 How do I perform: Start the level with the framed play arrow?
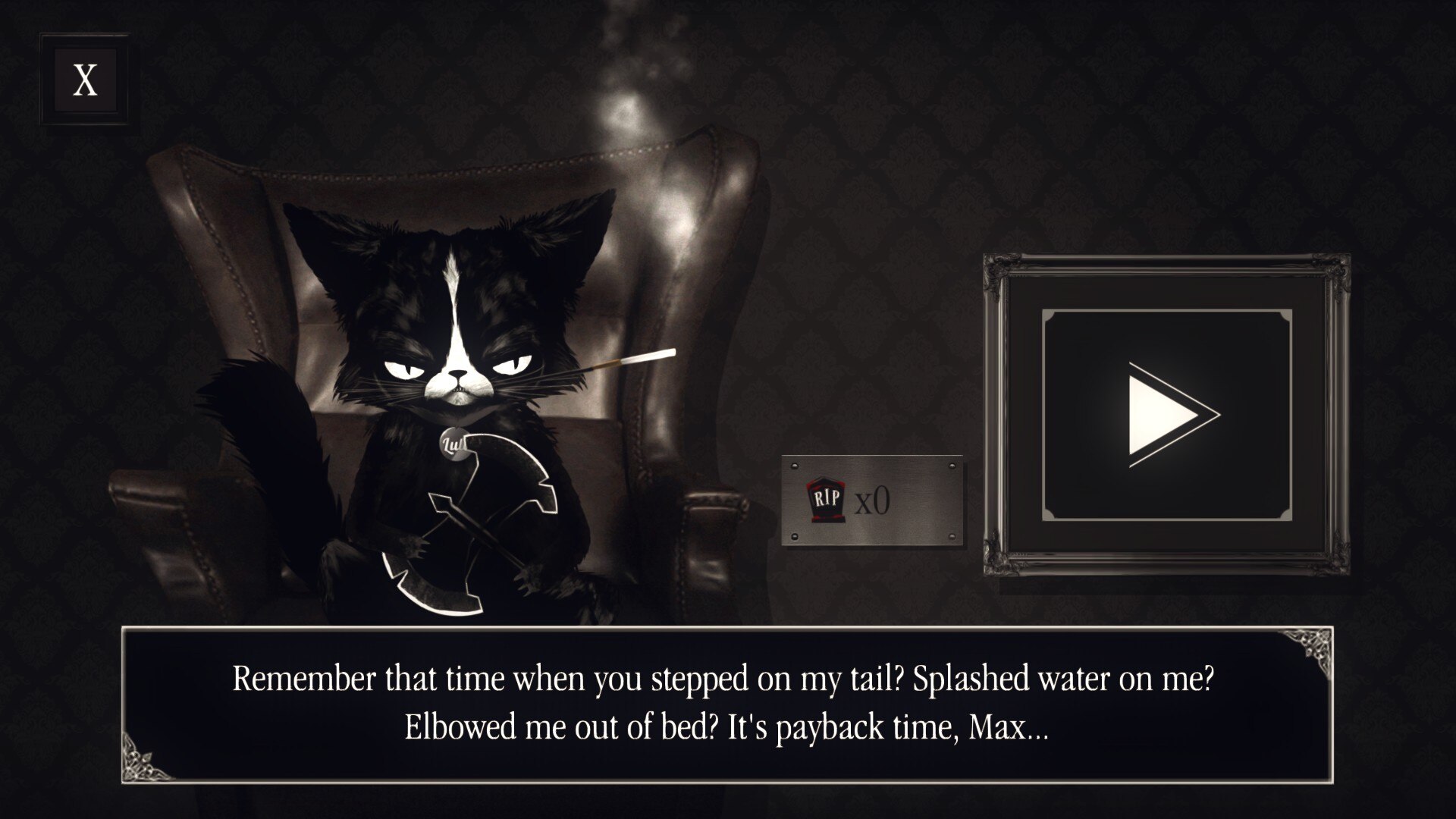pos(1166,415)
